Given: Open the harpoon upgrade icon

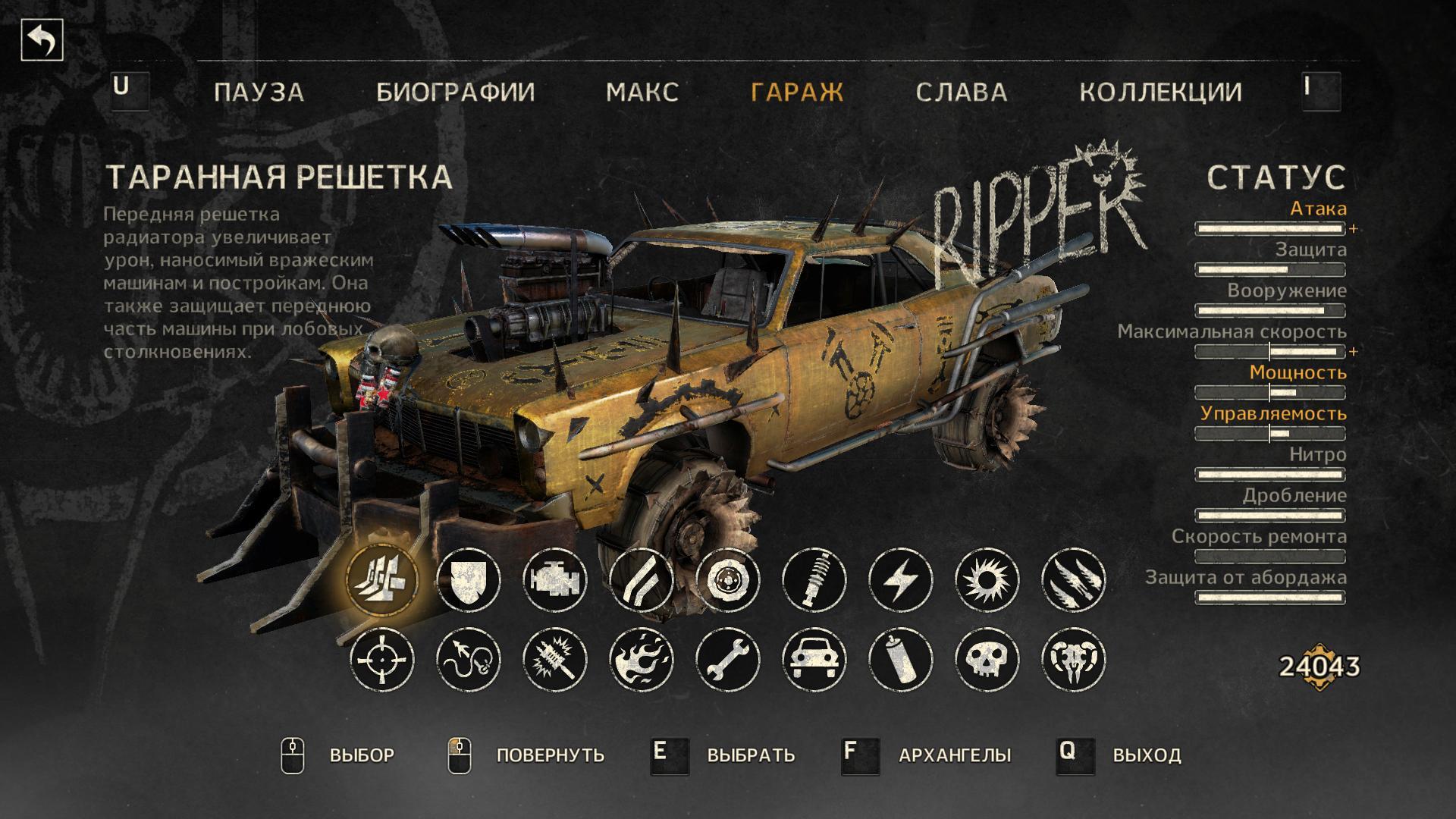Looking at the screenshot, I should point(469,659).
